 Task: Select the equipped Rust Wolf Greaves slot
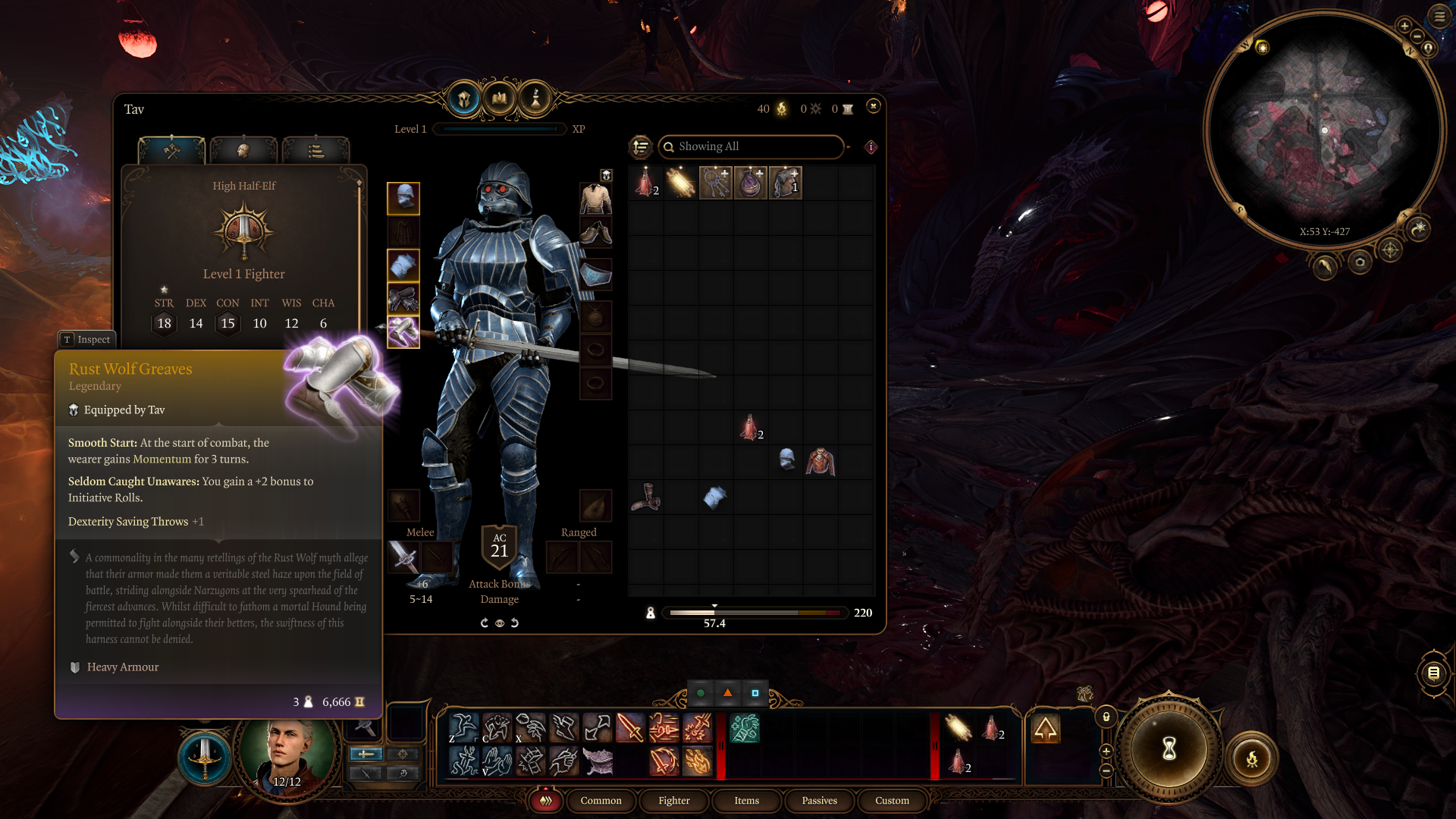point(403,331)
